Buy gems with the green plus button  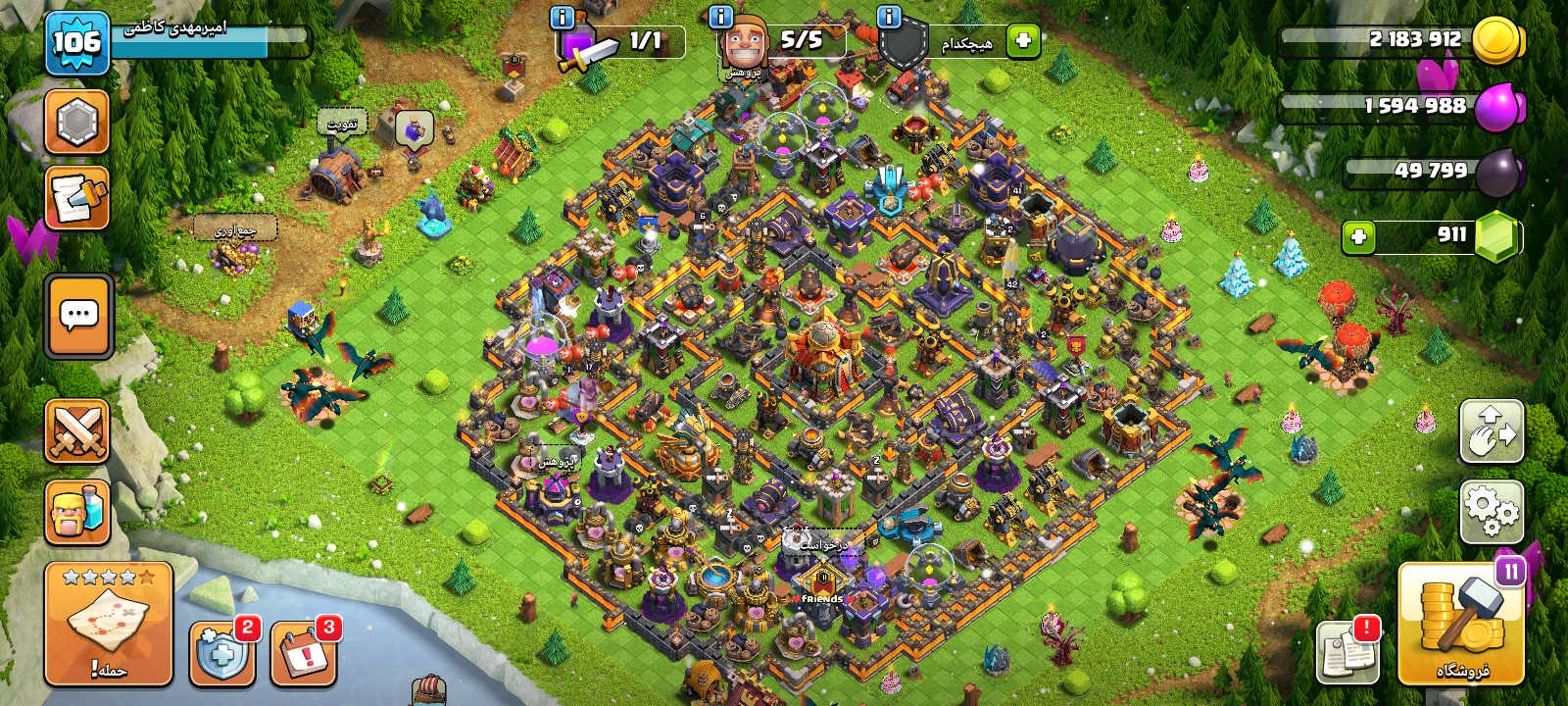[1358, 236]
